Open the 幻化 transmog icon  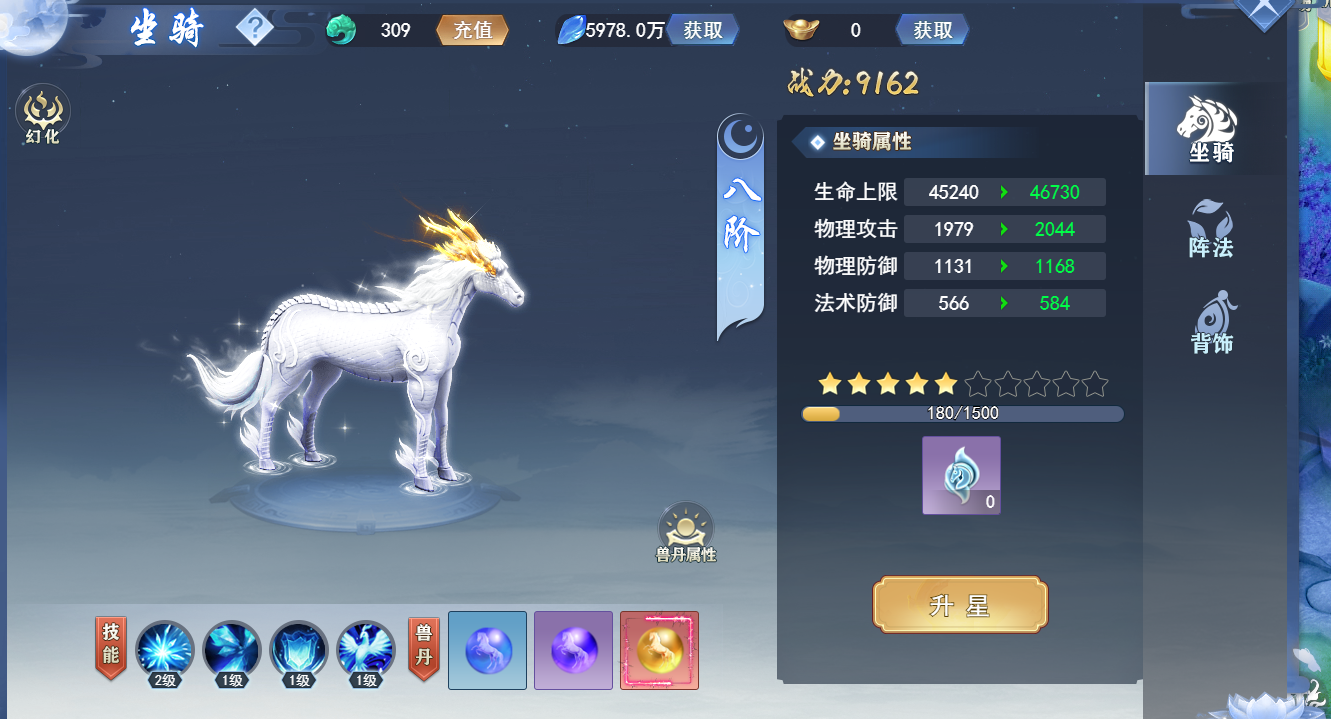click(43, 115)
